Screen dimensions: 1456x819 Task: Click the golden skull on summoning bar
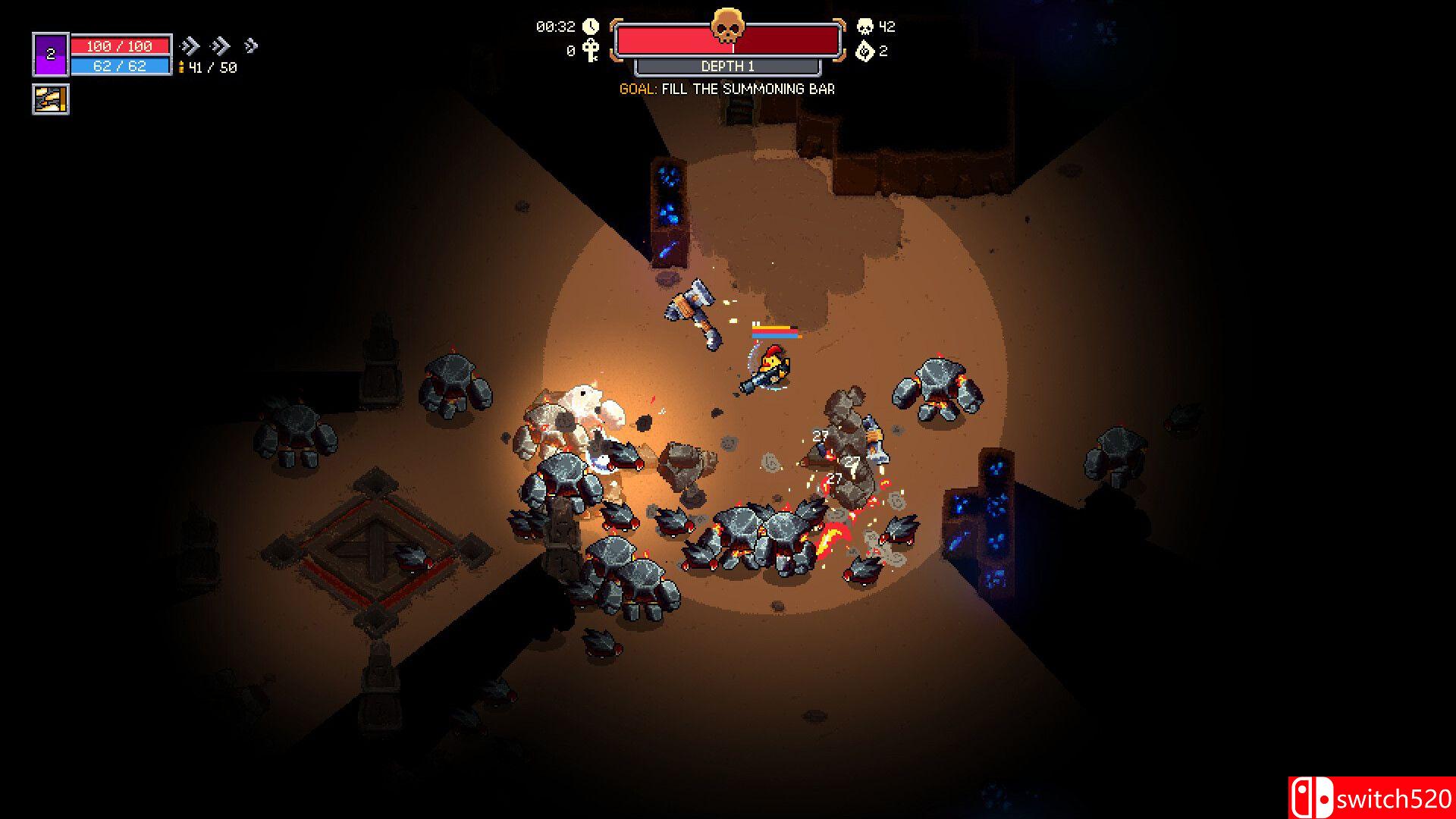pyautogui.click(x=726, y=27)
